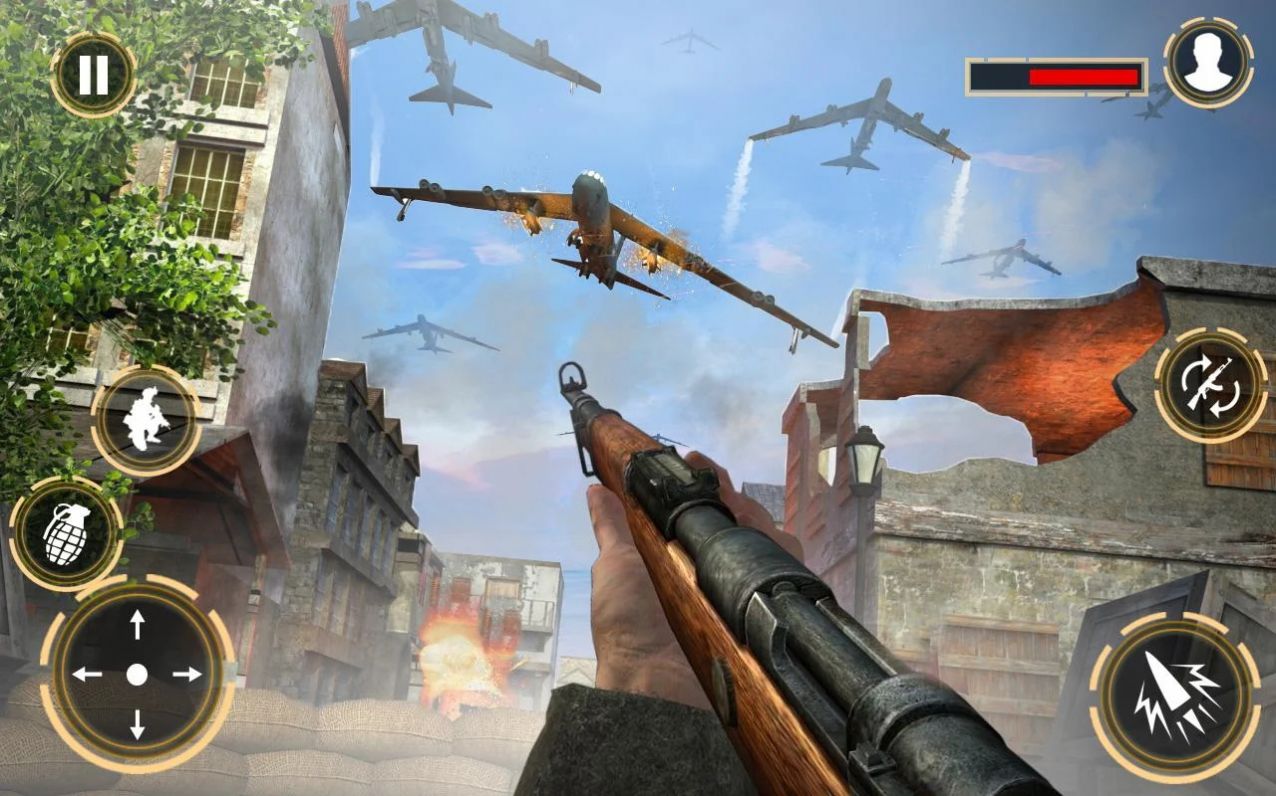Open the player profile icon
The width and height of the screenshot is (1276, 796).
(x=1208, y=62)
